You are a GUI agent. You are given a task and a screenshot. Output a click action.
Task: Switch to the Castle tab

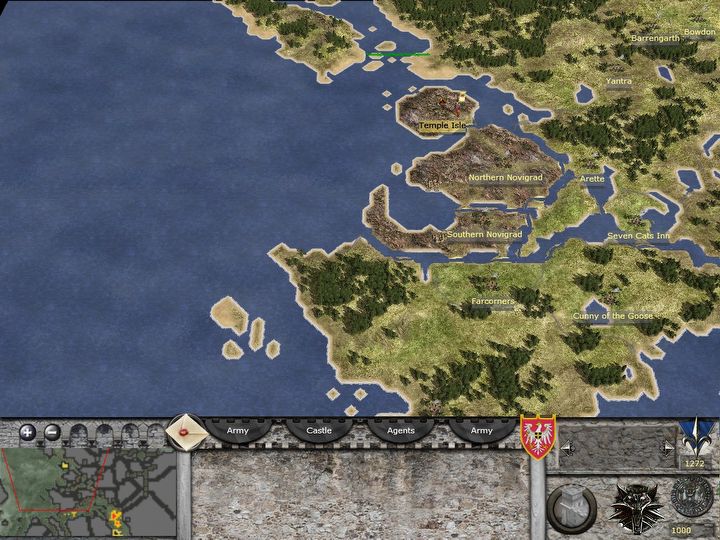pos(319,430)
